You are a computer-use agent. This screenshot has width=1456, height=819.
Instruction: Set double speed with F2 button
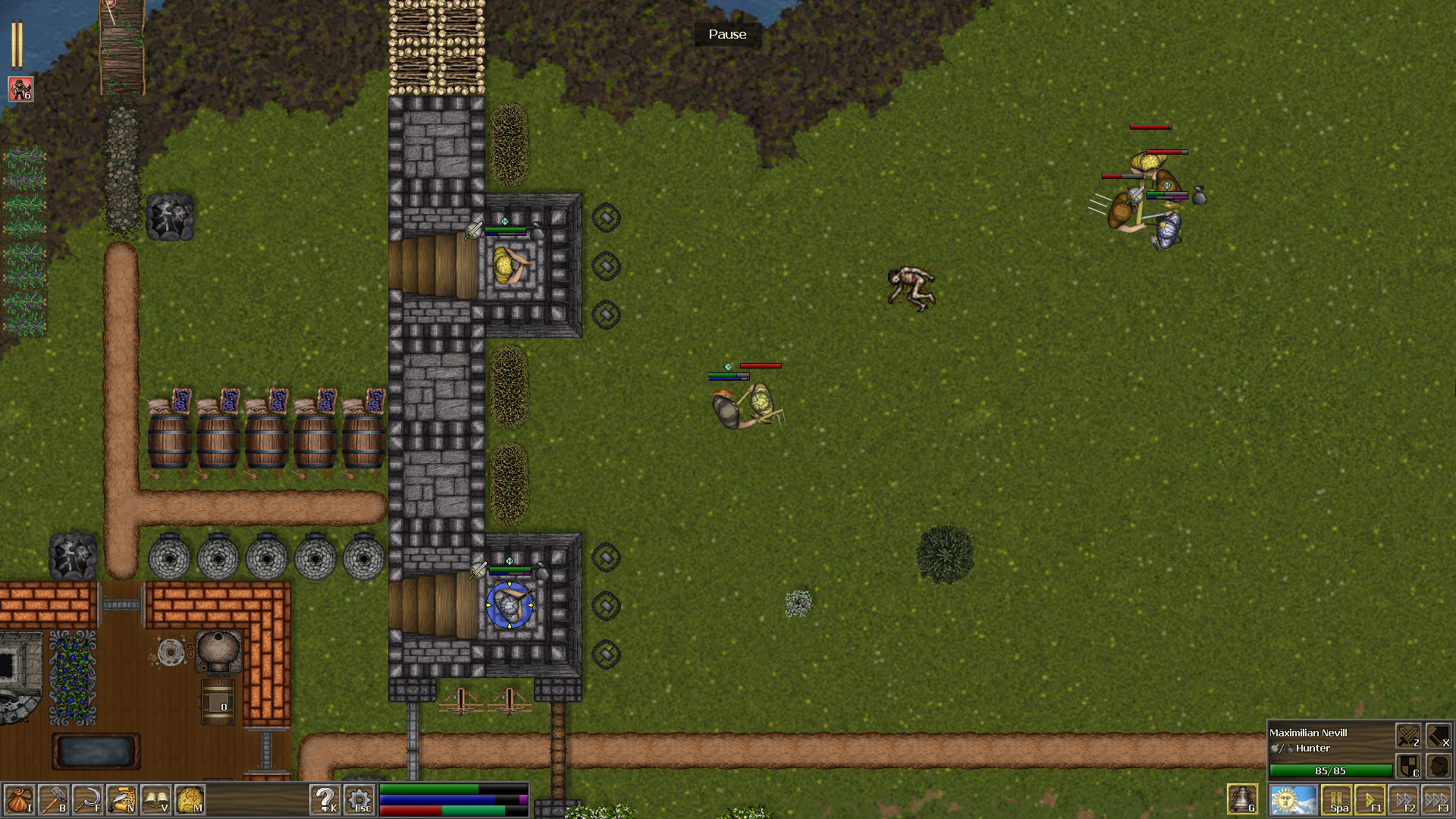(1405, 799)
